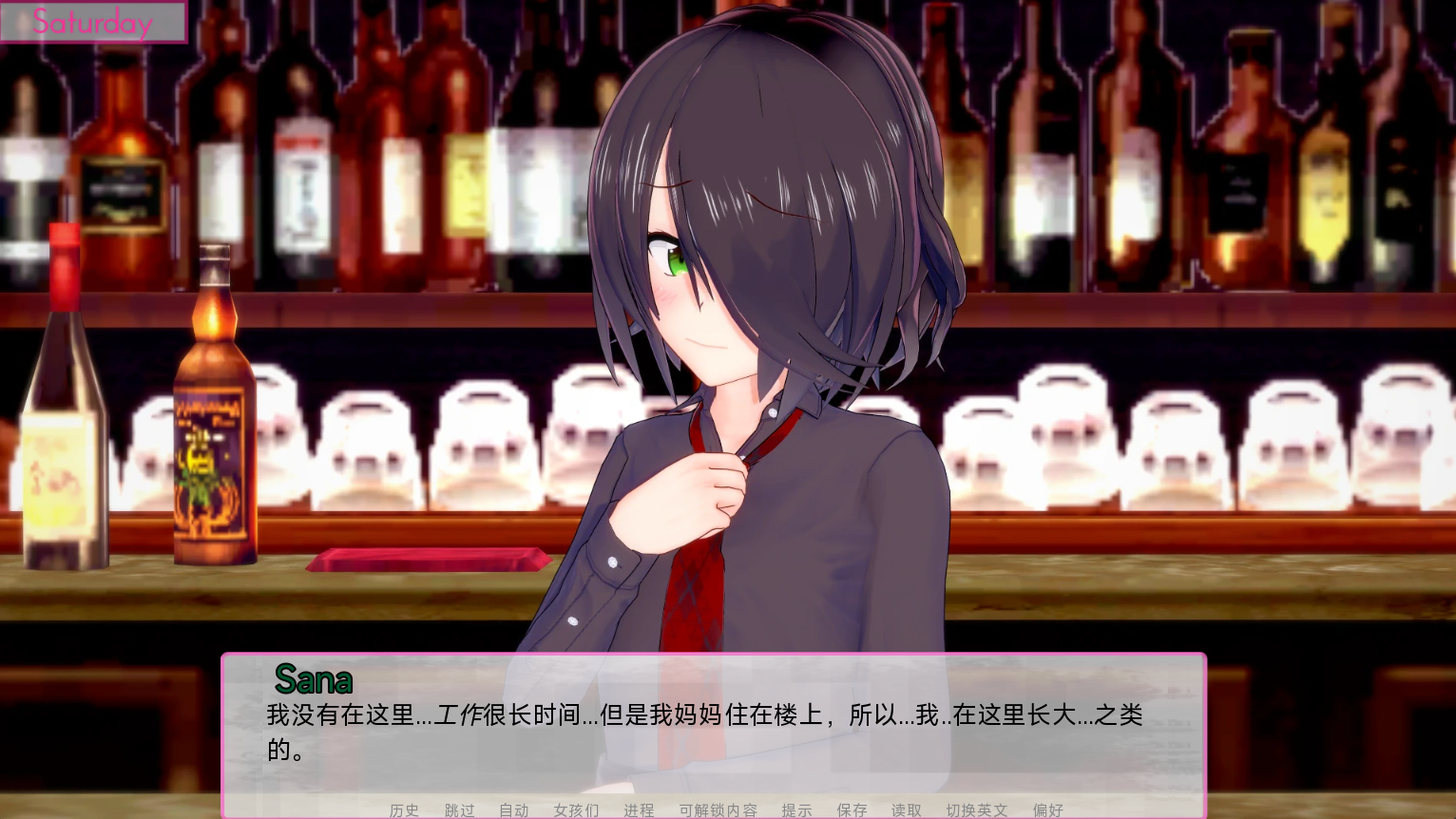The image size is (1456, 819).
Task: Click the quick menu bar area
Action: click(727, 810)
